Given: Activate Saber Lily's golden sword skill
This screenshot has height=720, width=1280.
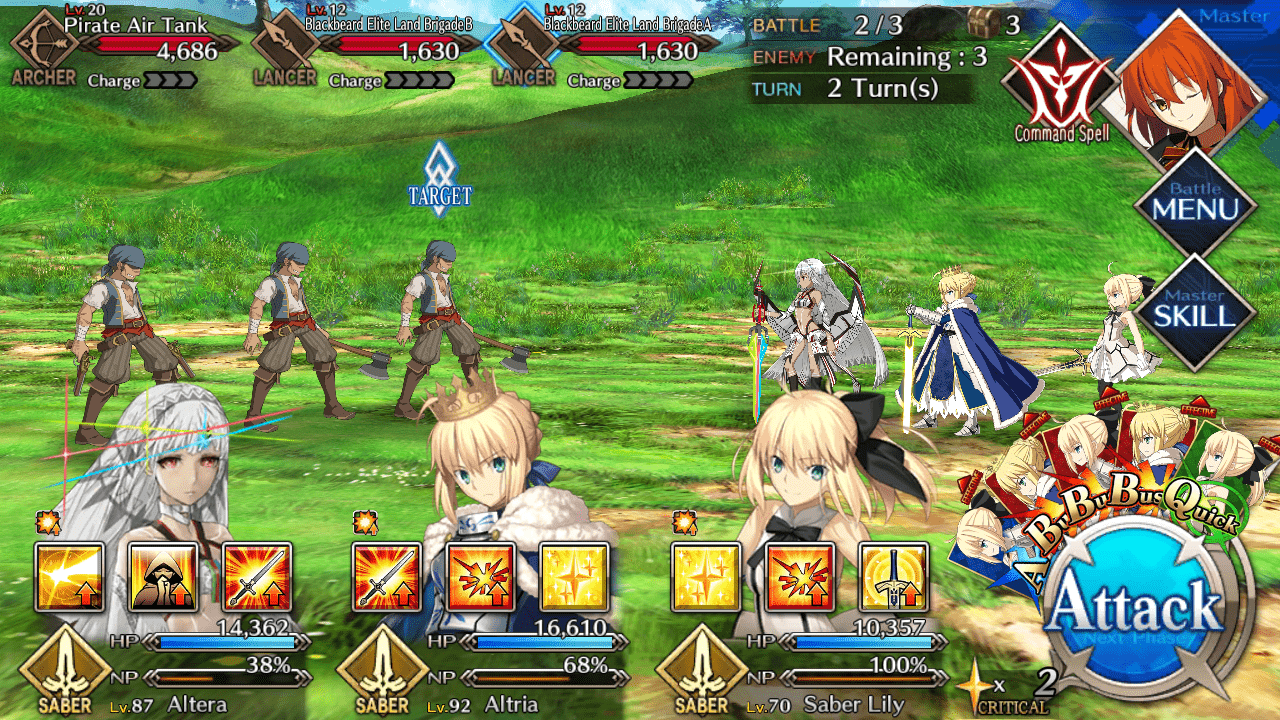Looking at the screenshot, I should pos(893,577).
